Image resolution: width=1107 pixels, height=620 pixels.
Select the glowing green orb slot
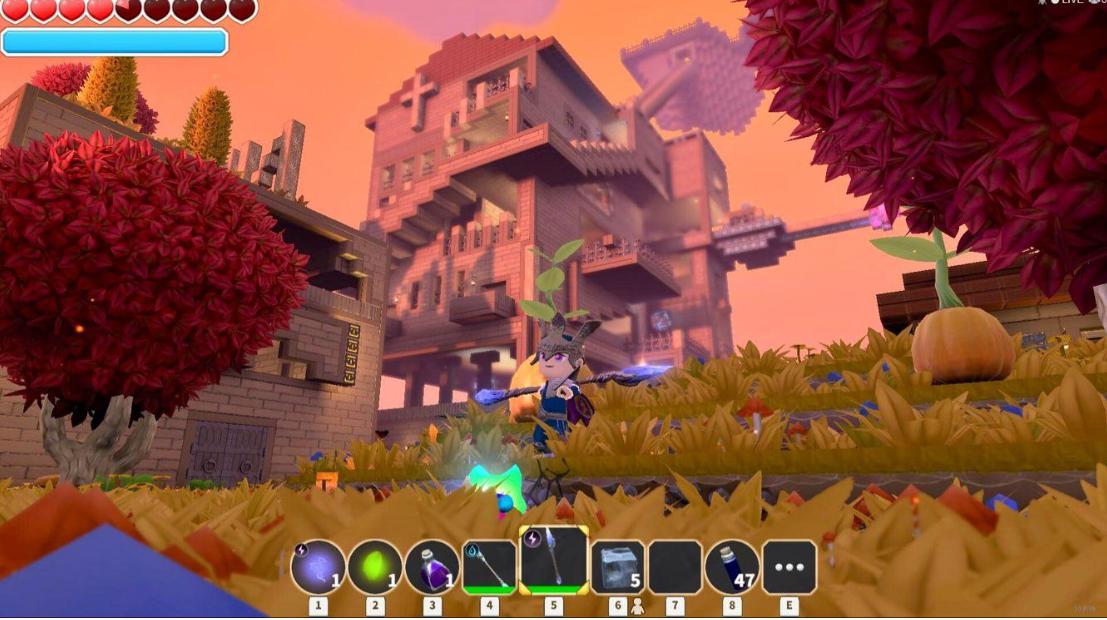pyautogui.click(x=375, y=567)
